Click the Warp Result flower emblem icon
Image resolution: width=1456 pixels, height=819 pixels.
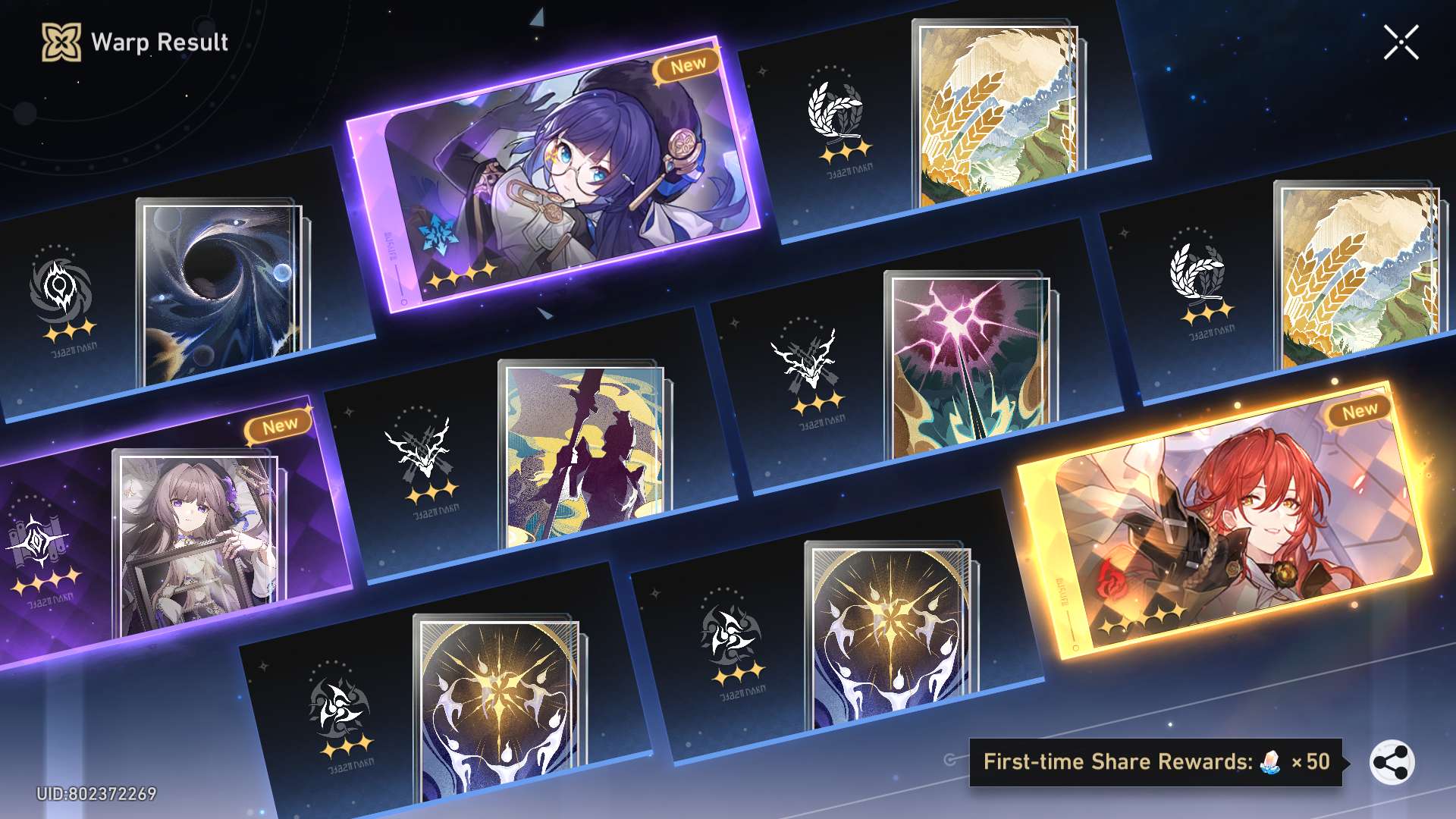[61, 42]
